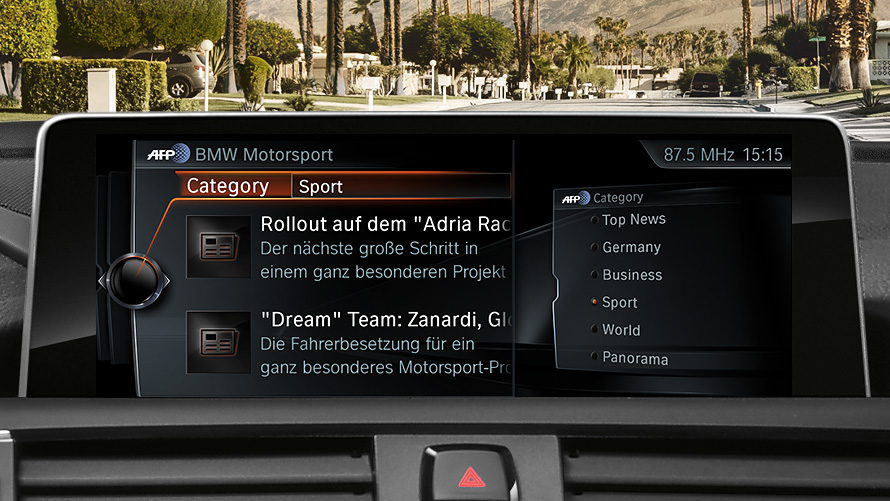Screen dimensions: 890x501
Task: Open the Dream Team Zanardi news article
Action: click(x=385, y=343)
